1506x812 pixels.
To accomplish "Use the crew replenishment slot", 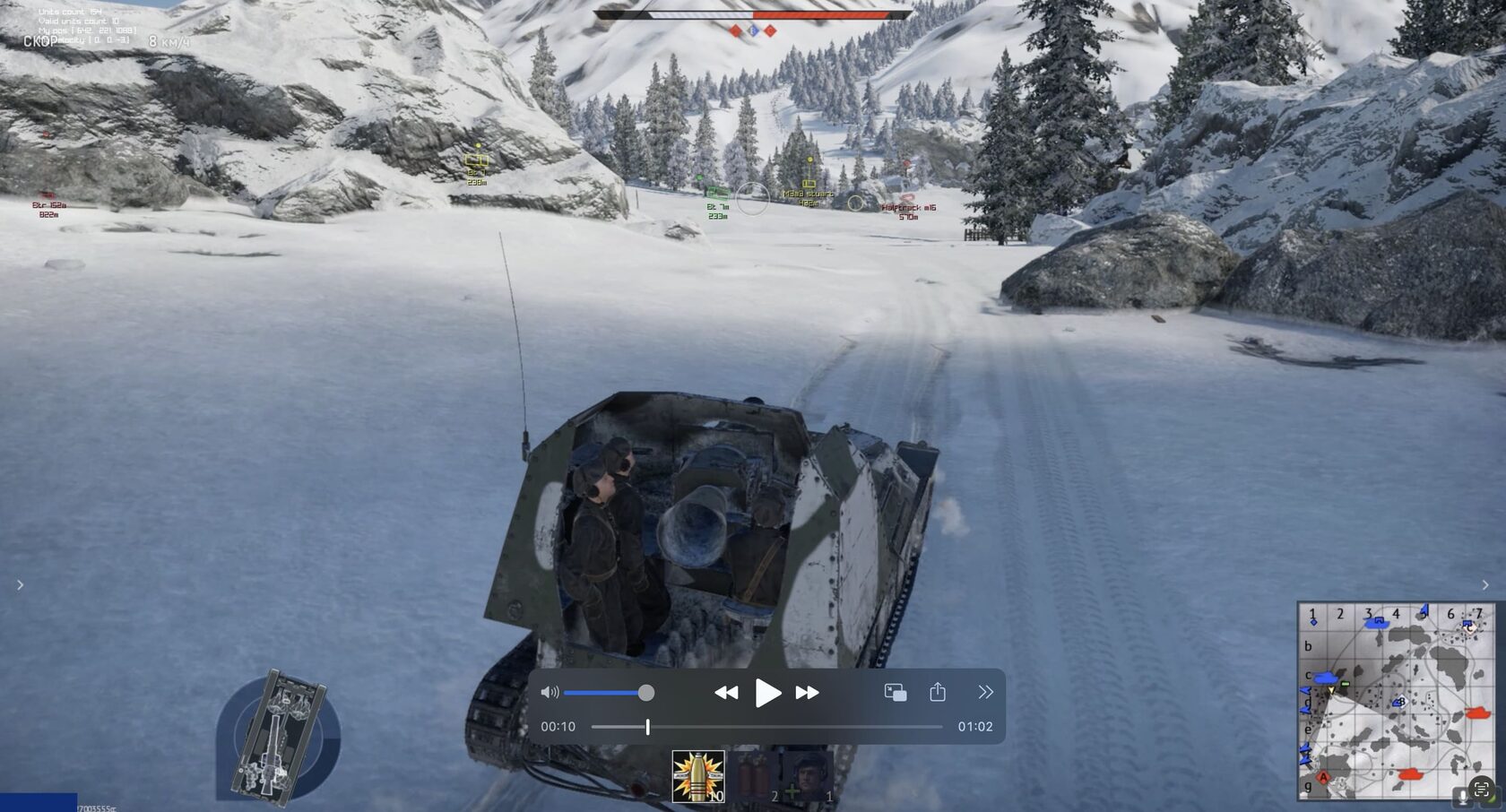I will pyautogui.click(x=809, y=776).
